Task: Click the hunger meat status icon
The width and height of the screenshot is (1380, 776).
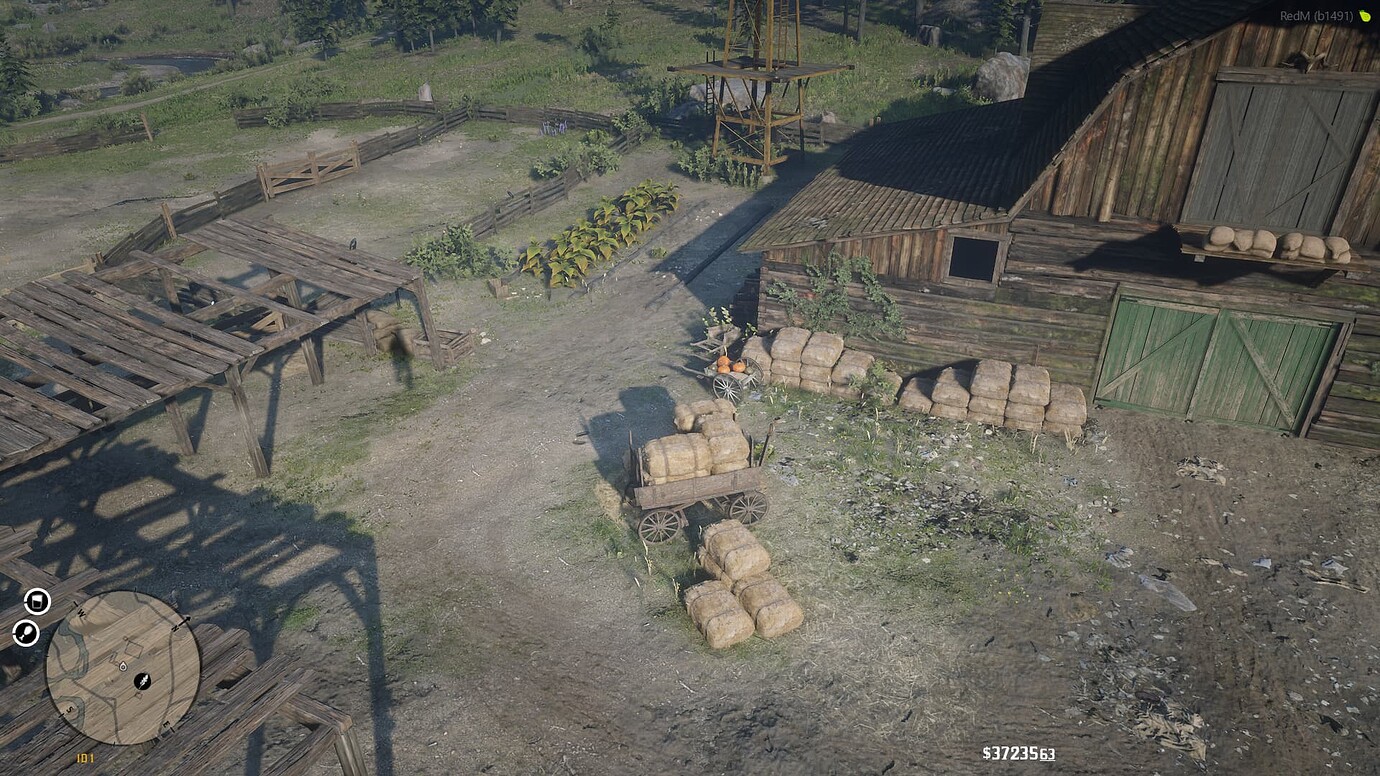Action: tap(27, 632)
